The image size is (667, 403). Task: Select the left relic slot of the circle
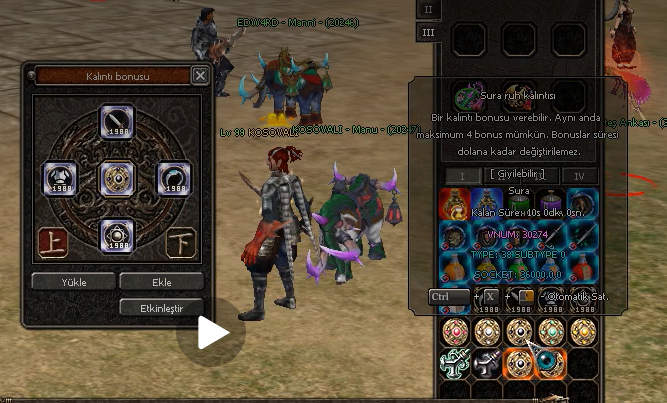58,178
